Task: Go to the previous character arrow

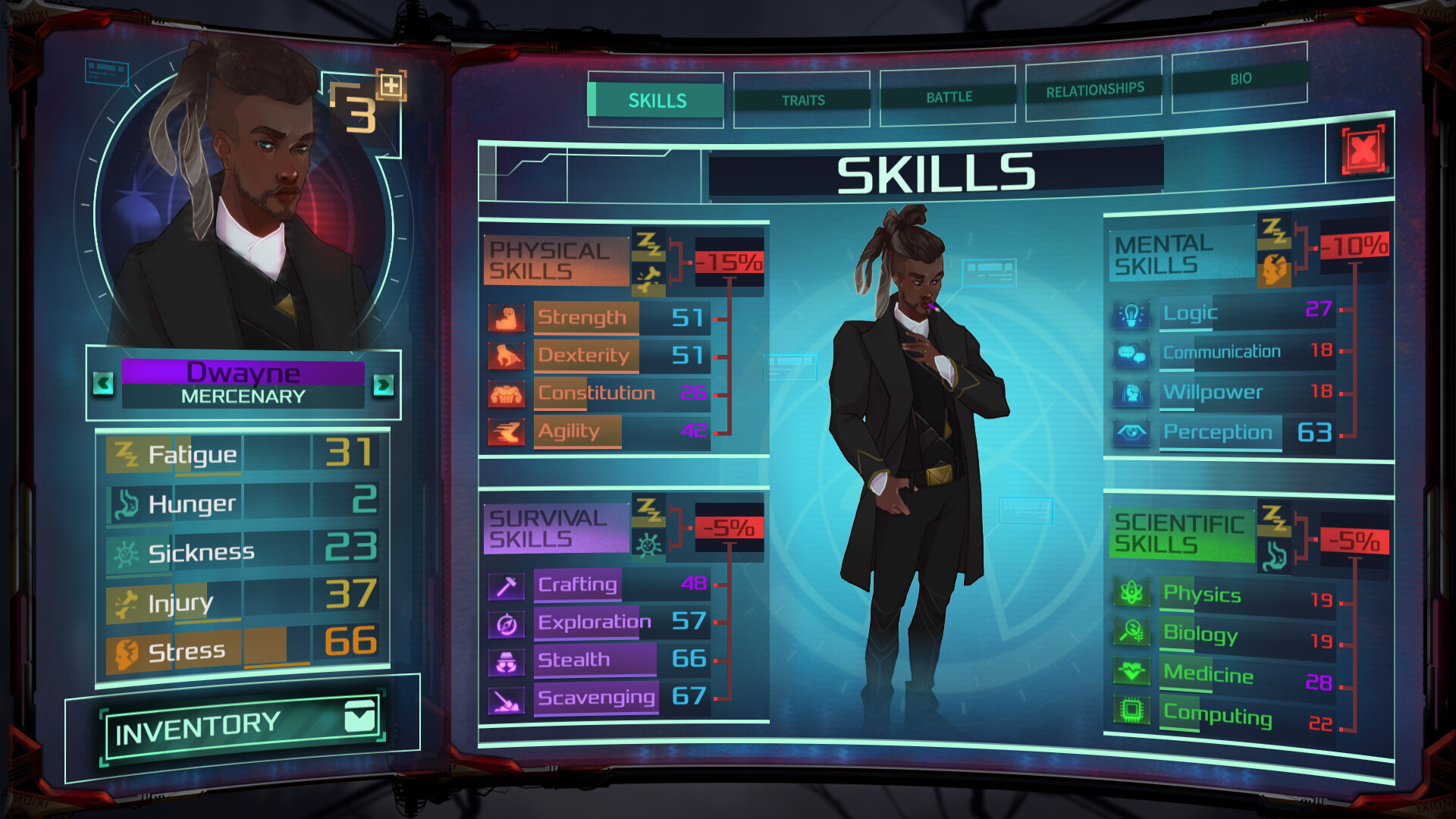Action: (104, 384)
